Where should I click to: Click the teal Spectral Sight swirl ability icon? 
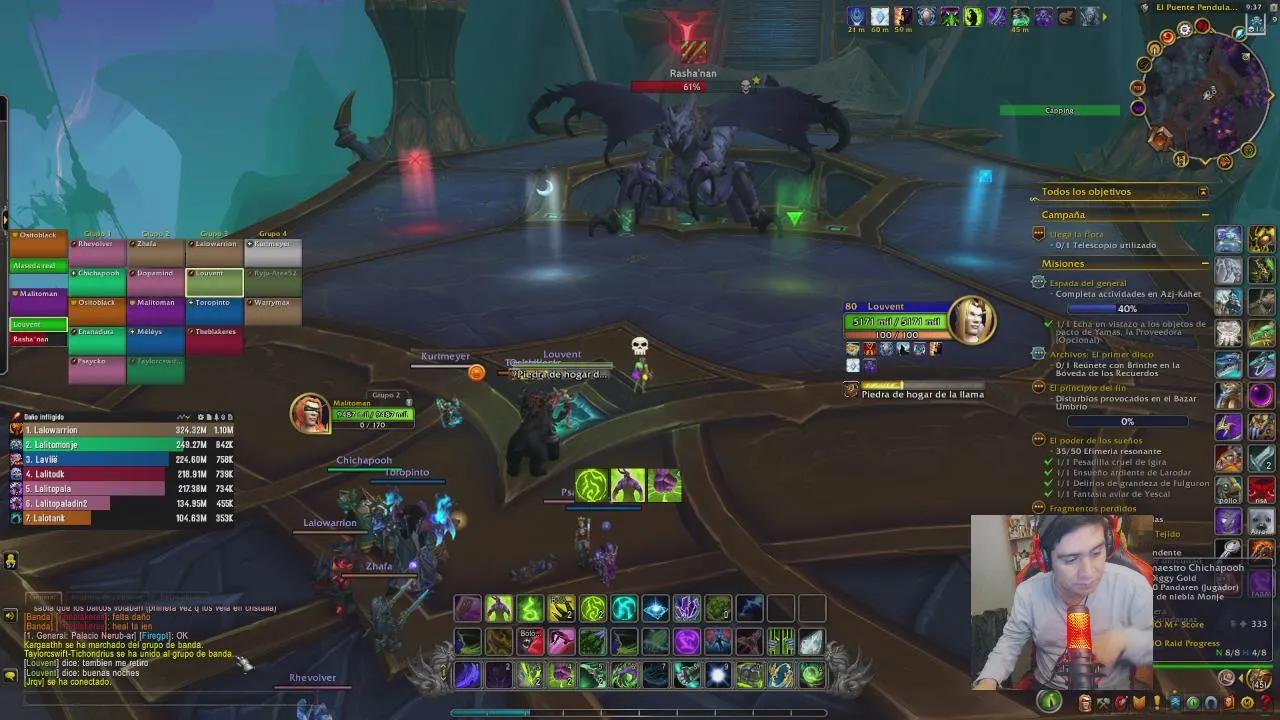pyautogui.click(x=626, y=607)
